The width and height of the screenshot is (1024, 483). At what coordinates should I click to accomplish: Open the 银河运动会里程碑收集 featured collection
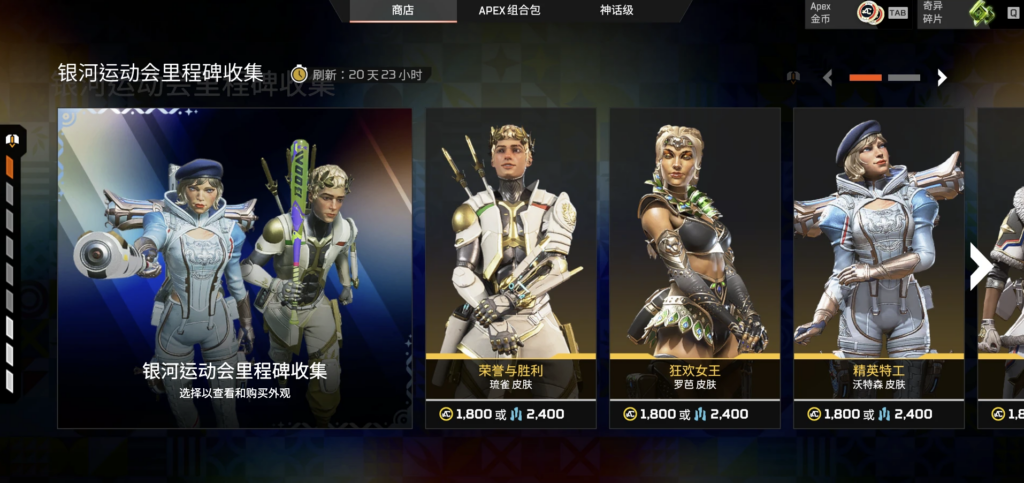tap(235, 268)
